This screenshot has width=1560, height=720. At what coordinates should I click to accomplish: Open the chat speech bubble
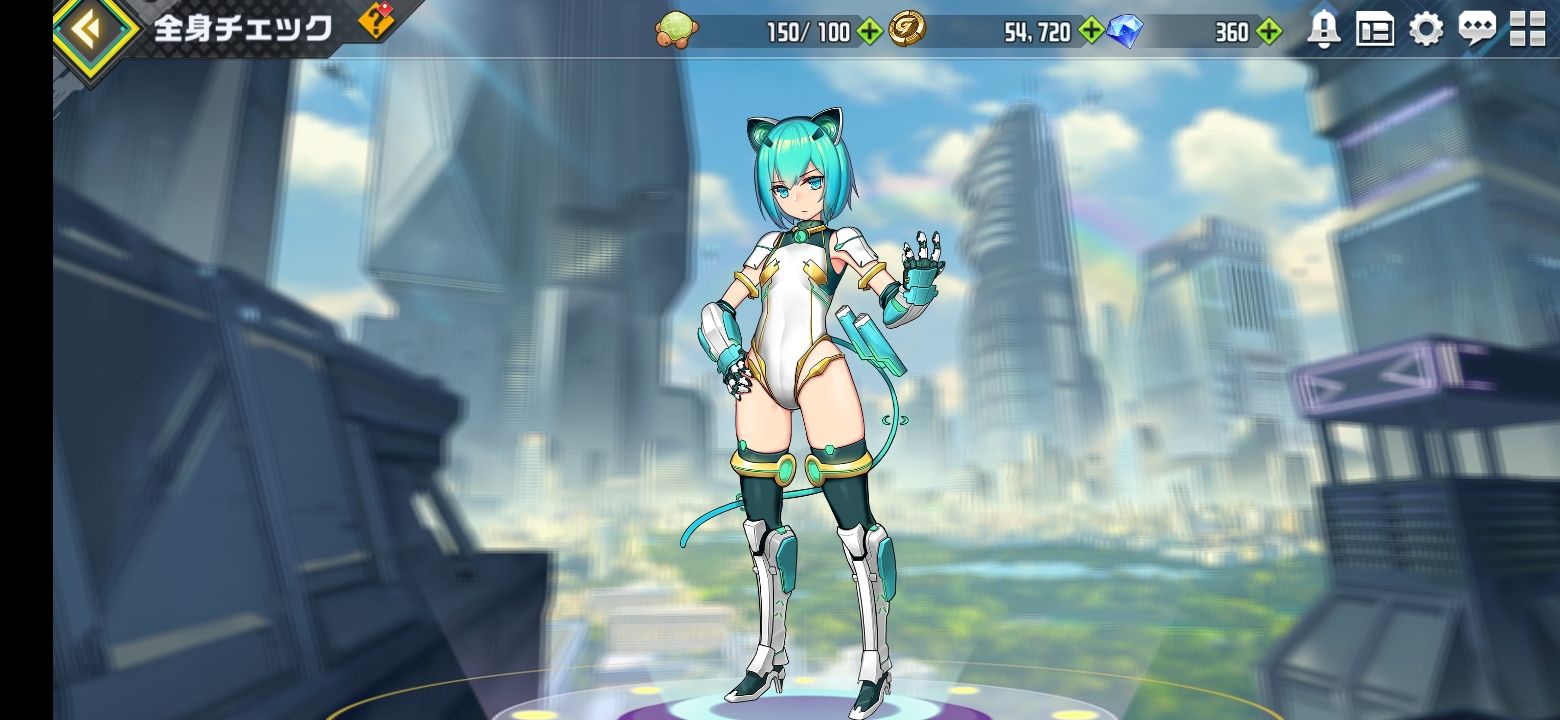coord(1477,30)
